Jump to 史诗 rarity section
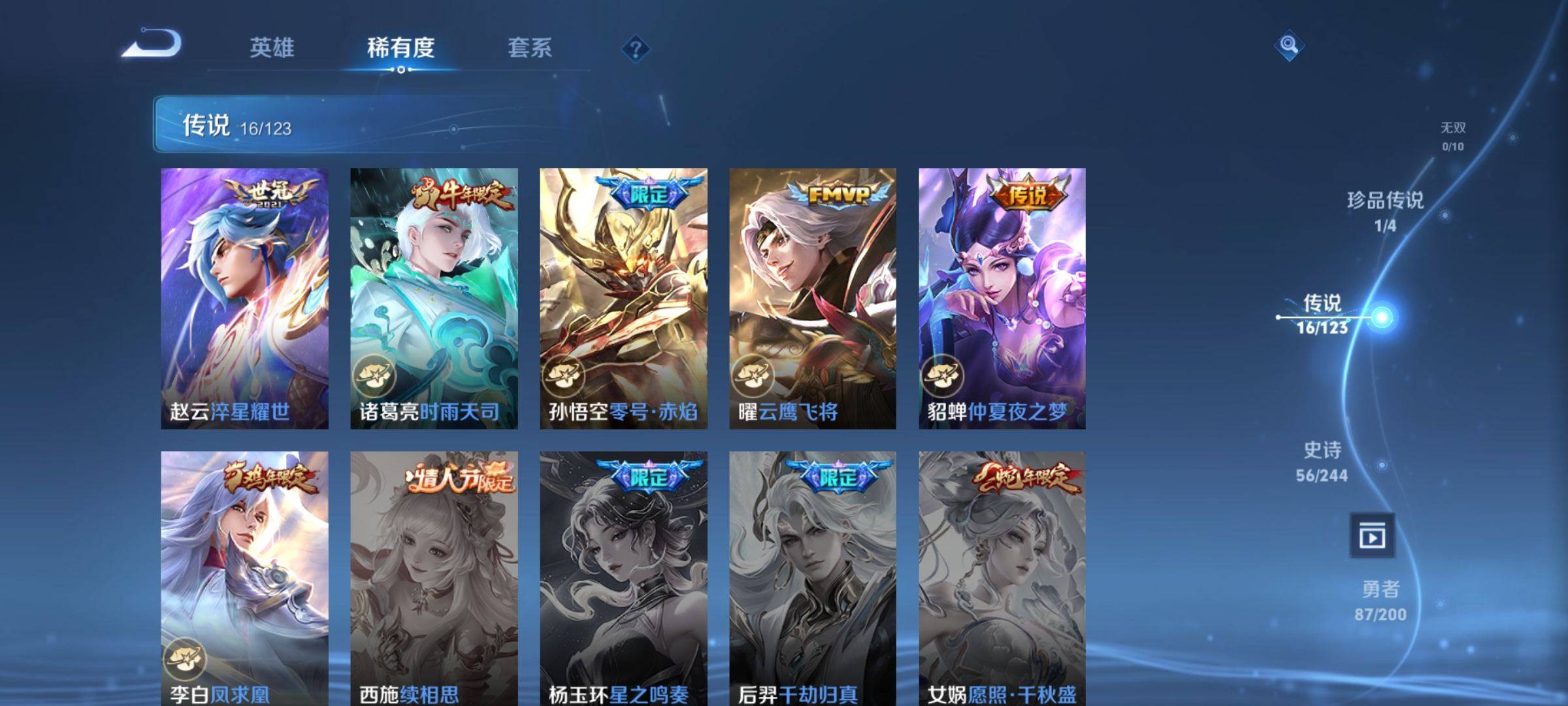Image resolution: width=1568 pixels, height=706 pixels. pyautogui.click(x=1322, y=460)
